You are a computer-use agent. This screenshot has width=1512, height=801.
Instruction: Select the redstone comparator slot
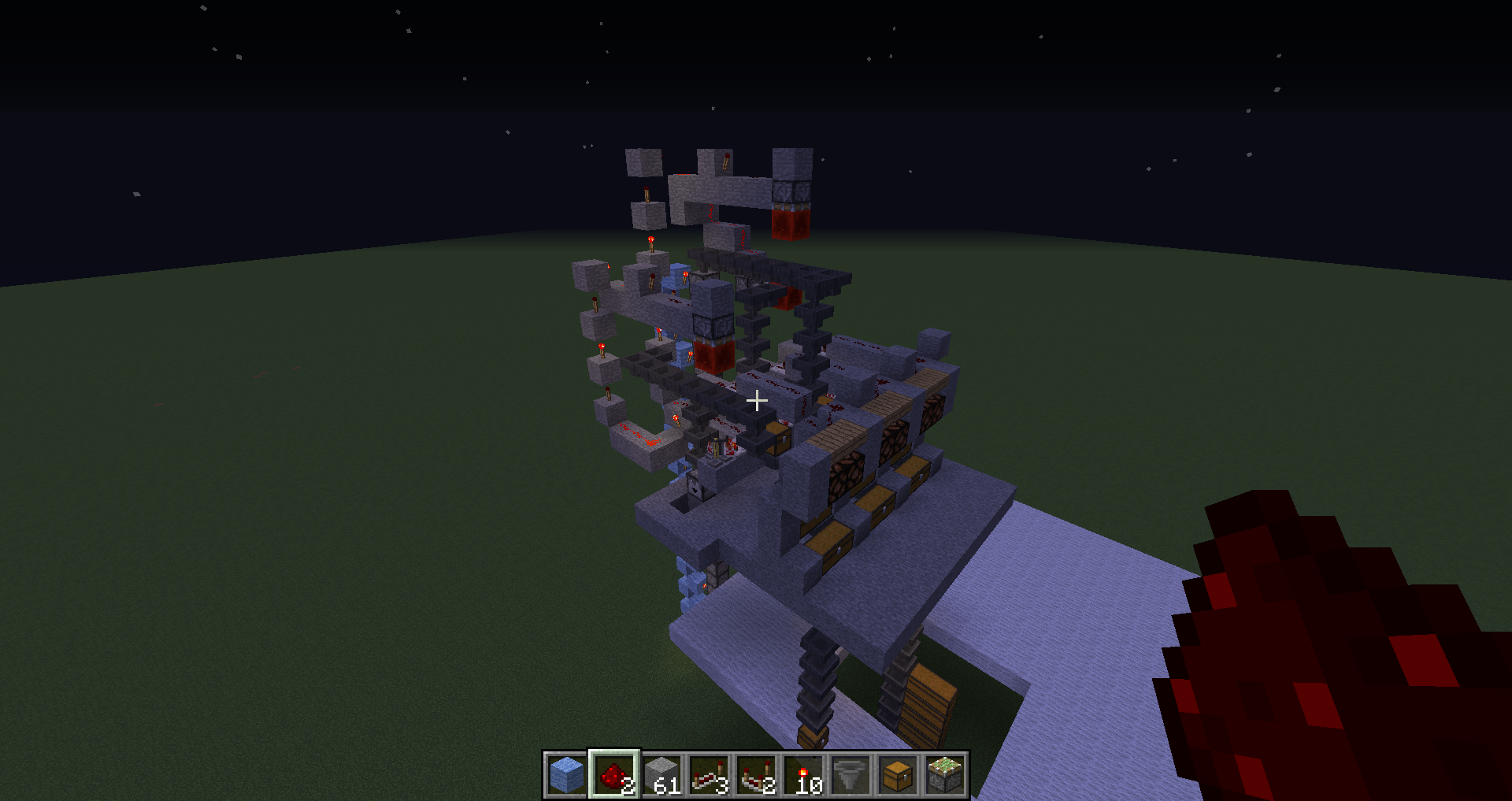click(756, 775)
